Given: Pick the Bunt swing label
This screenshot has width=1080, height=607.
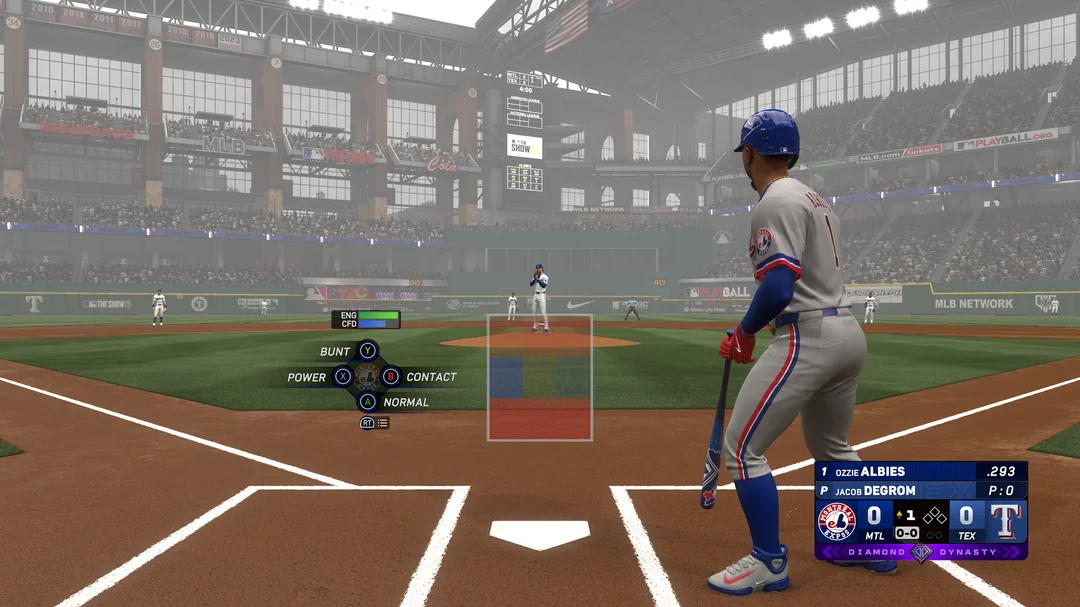Looking at the screenshot, I should pos(335,351).
